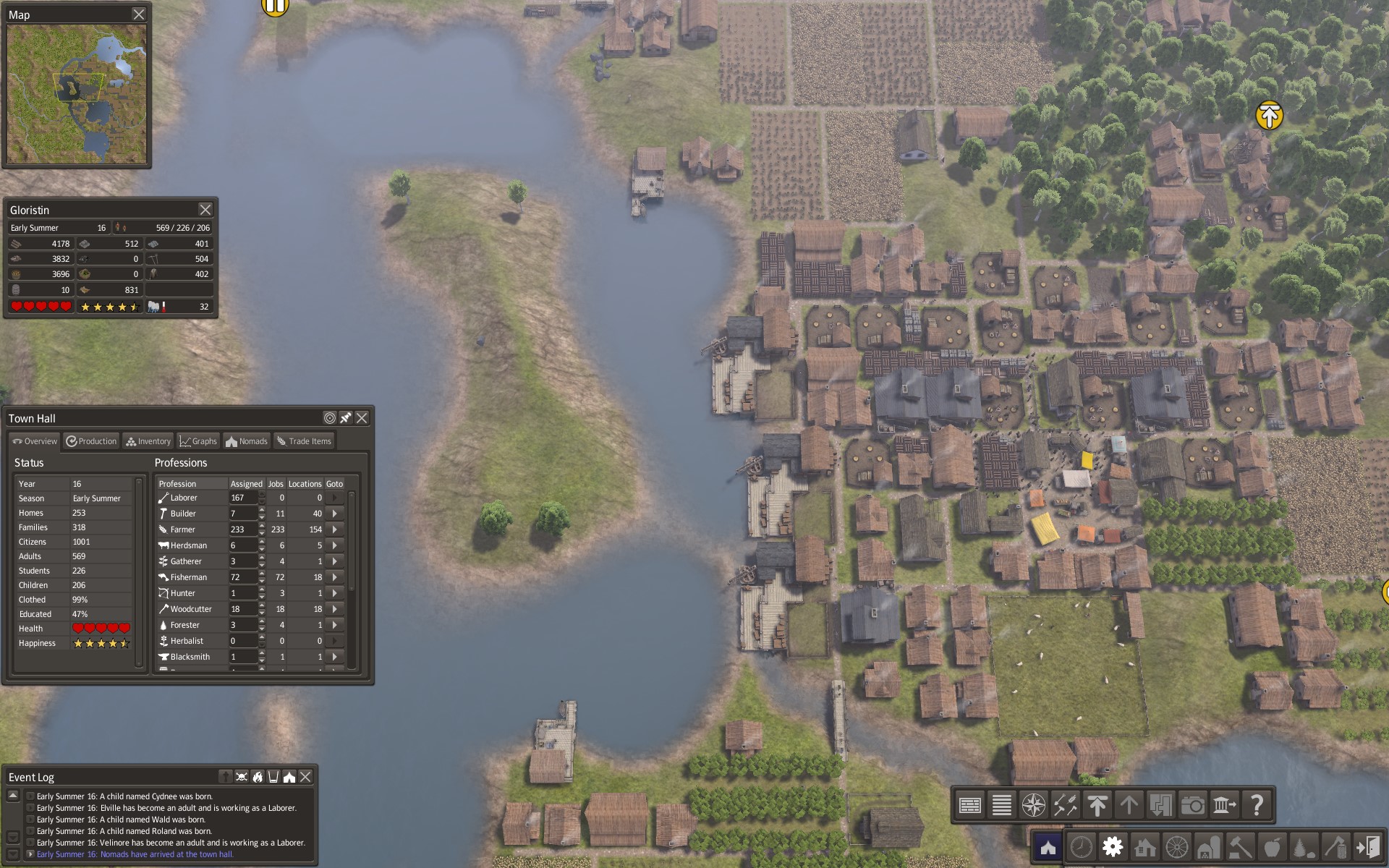Click the camera screenshot toolbar button
This screenshot has width=1389, height=868.
point(1192,804)
